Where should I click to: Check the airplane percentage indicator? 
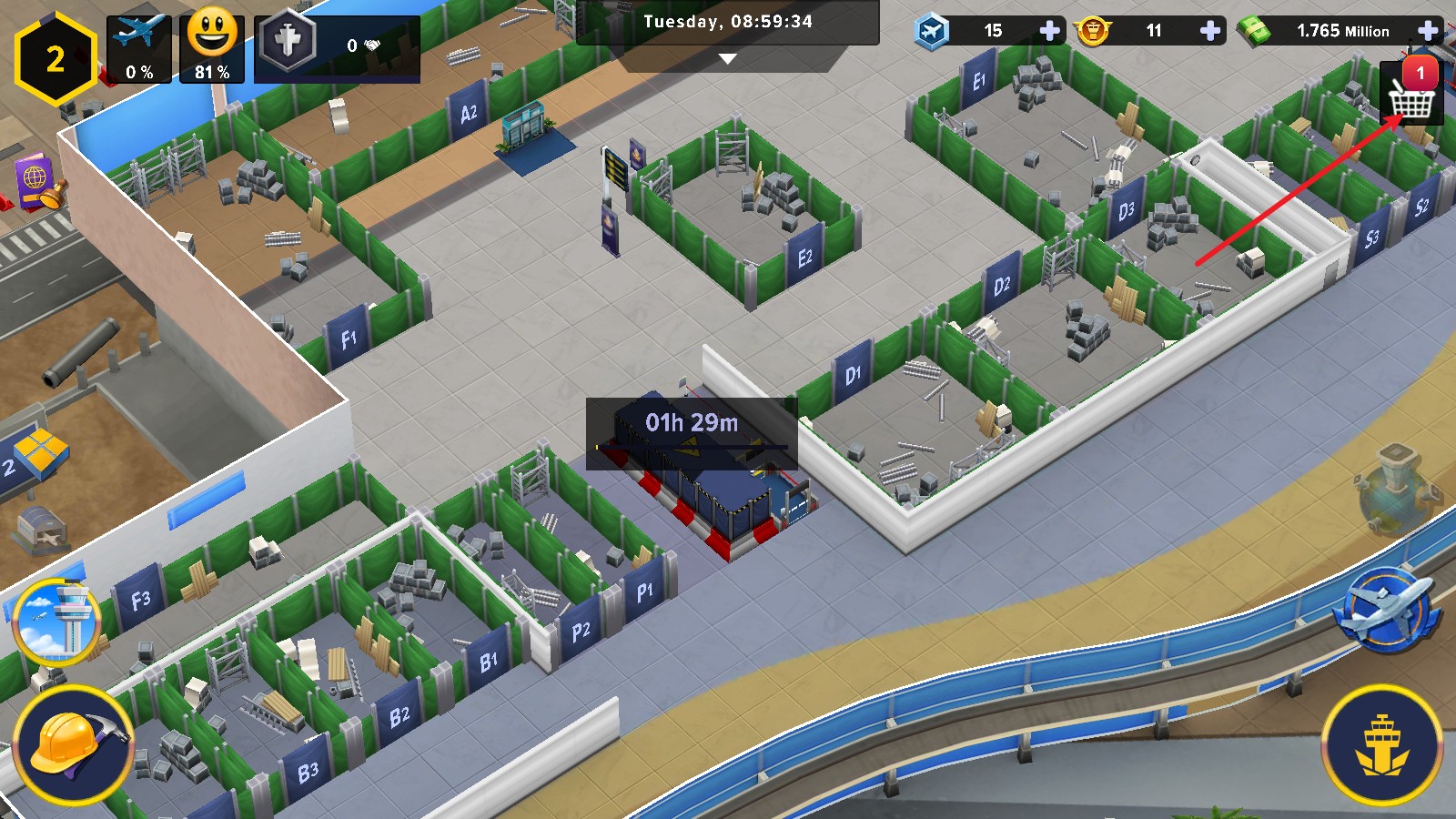139,47
